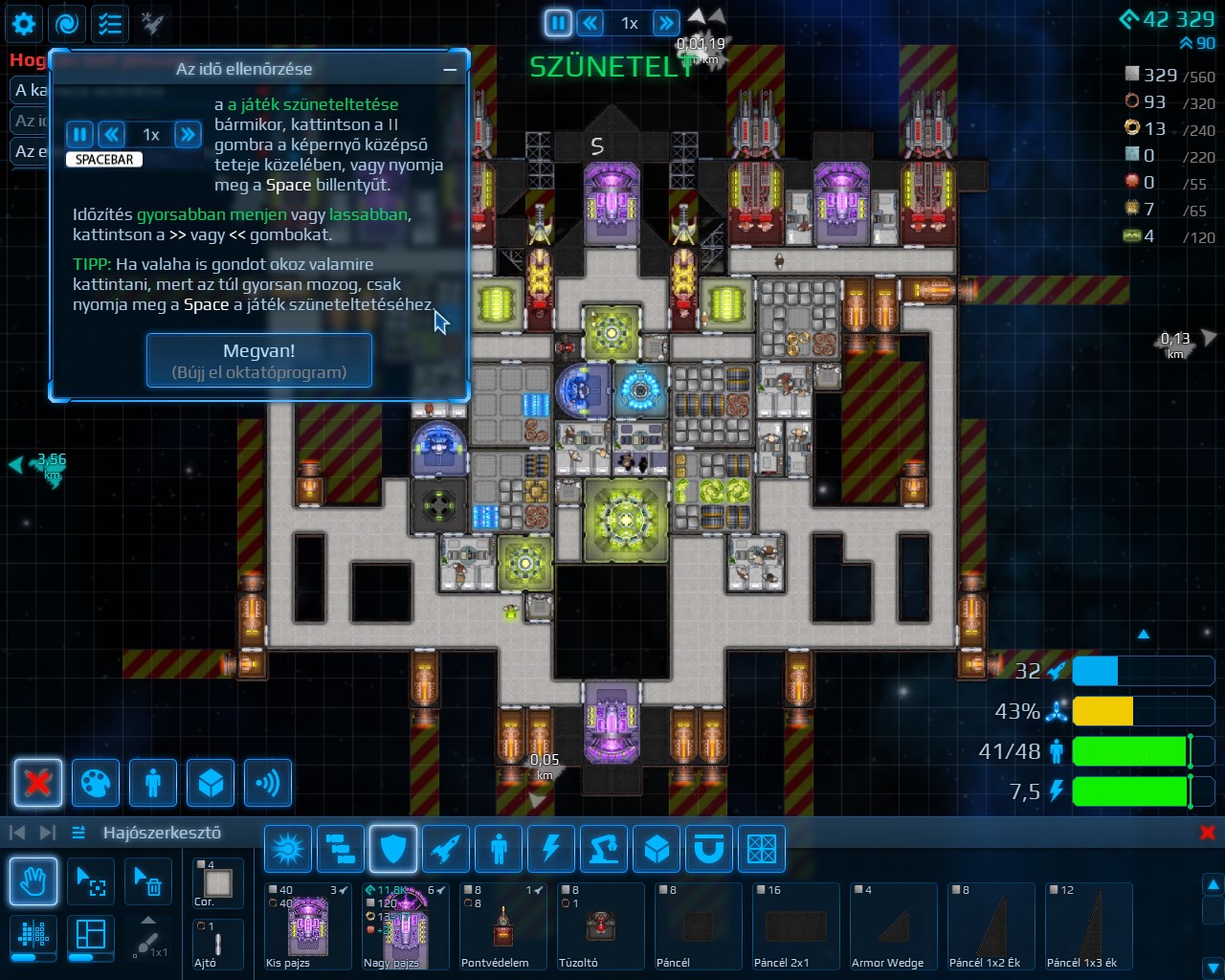This screenshot has width=1225, height=980.
Task: Open the gear settings menu
Action: (24, 24)
